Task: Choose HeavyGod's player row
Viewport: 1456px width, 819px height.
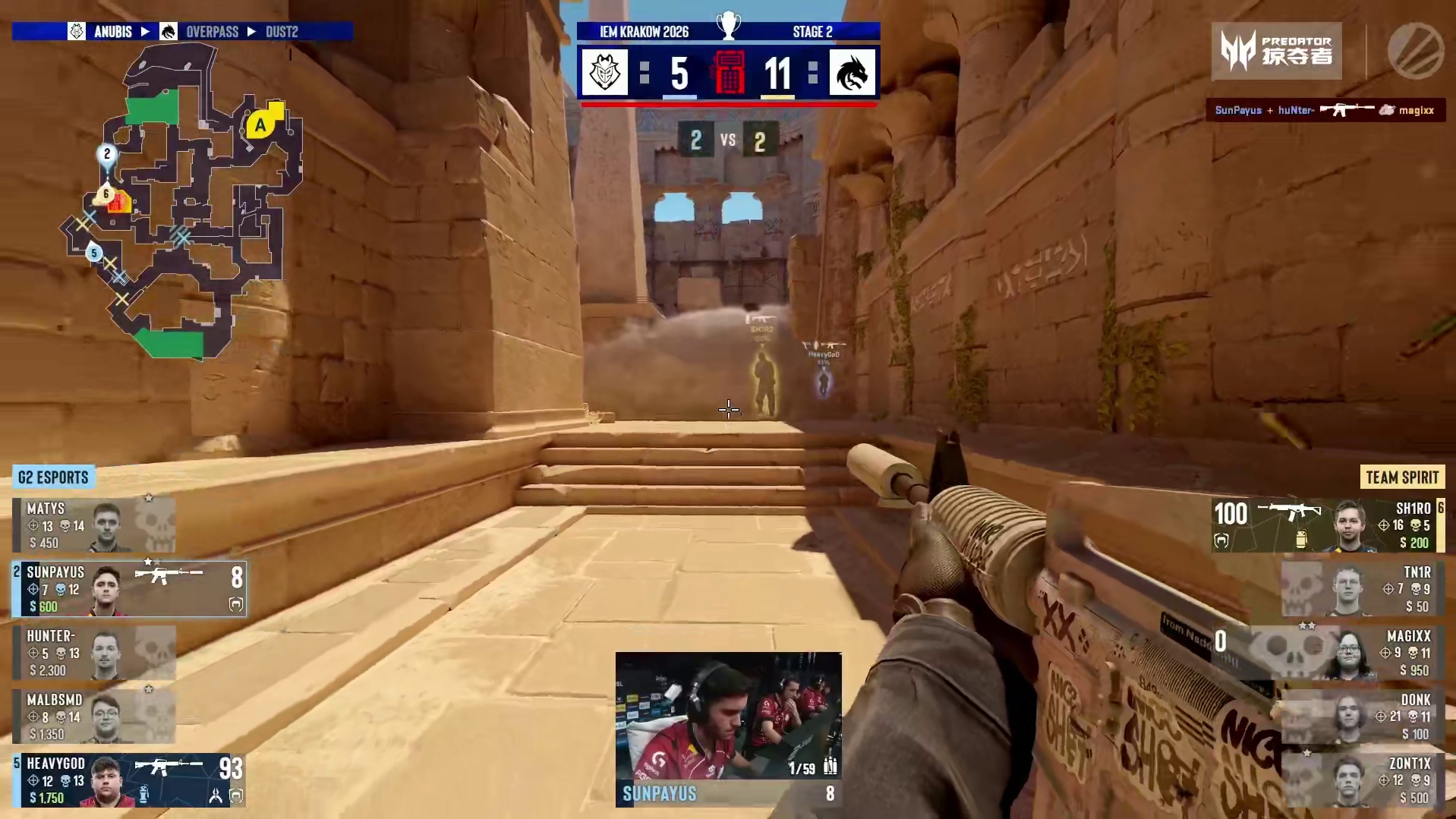Action: 129,780
